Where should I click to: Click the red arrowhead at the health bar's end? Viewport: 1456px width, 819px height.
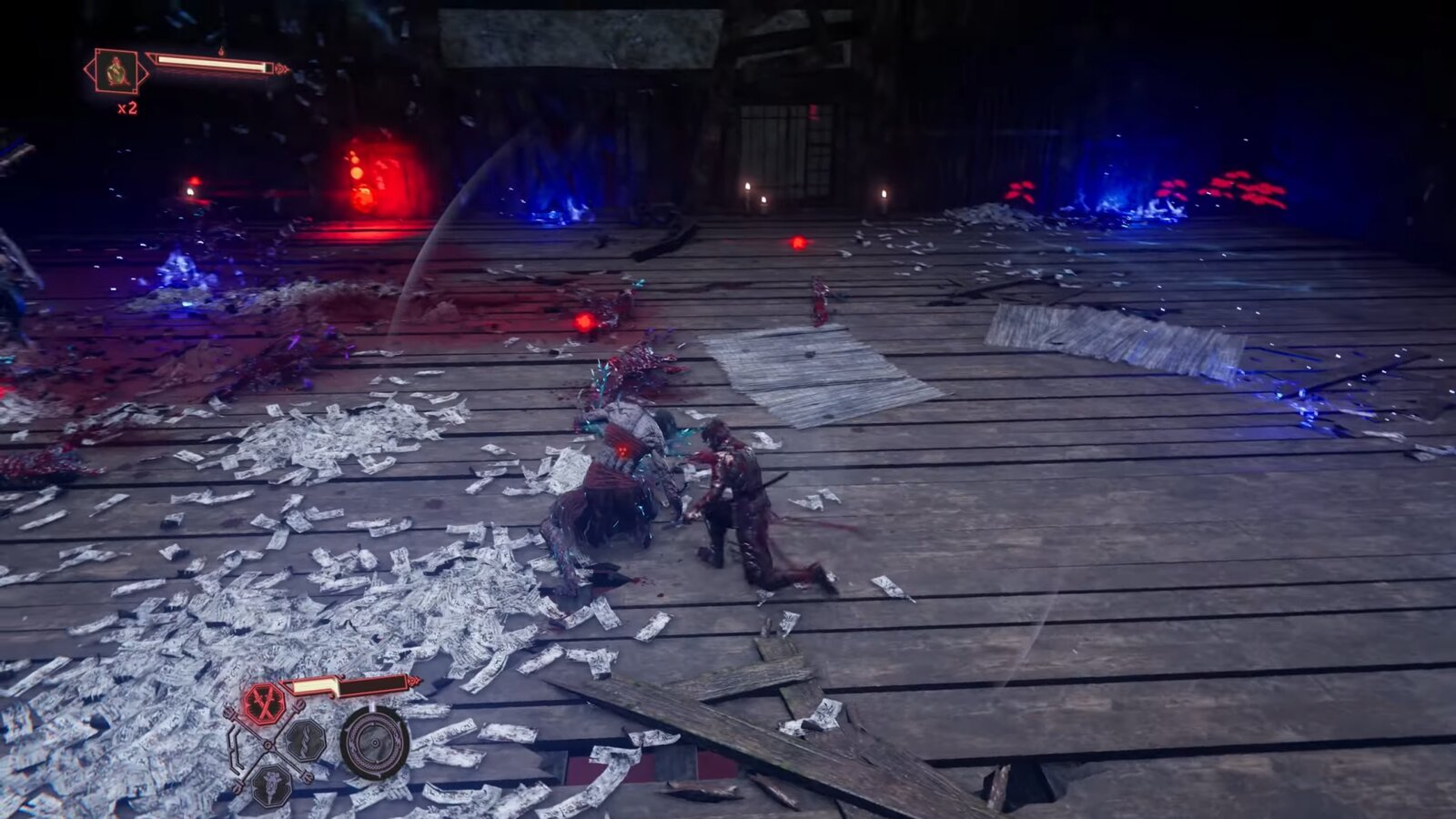(x=281, y=68)
